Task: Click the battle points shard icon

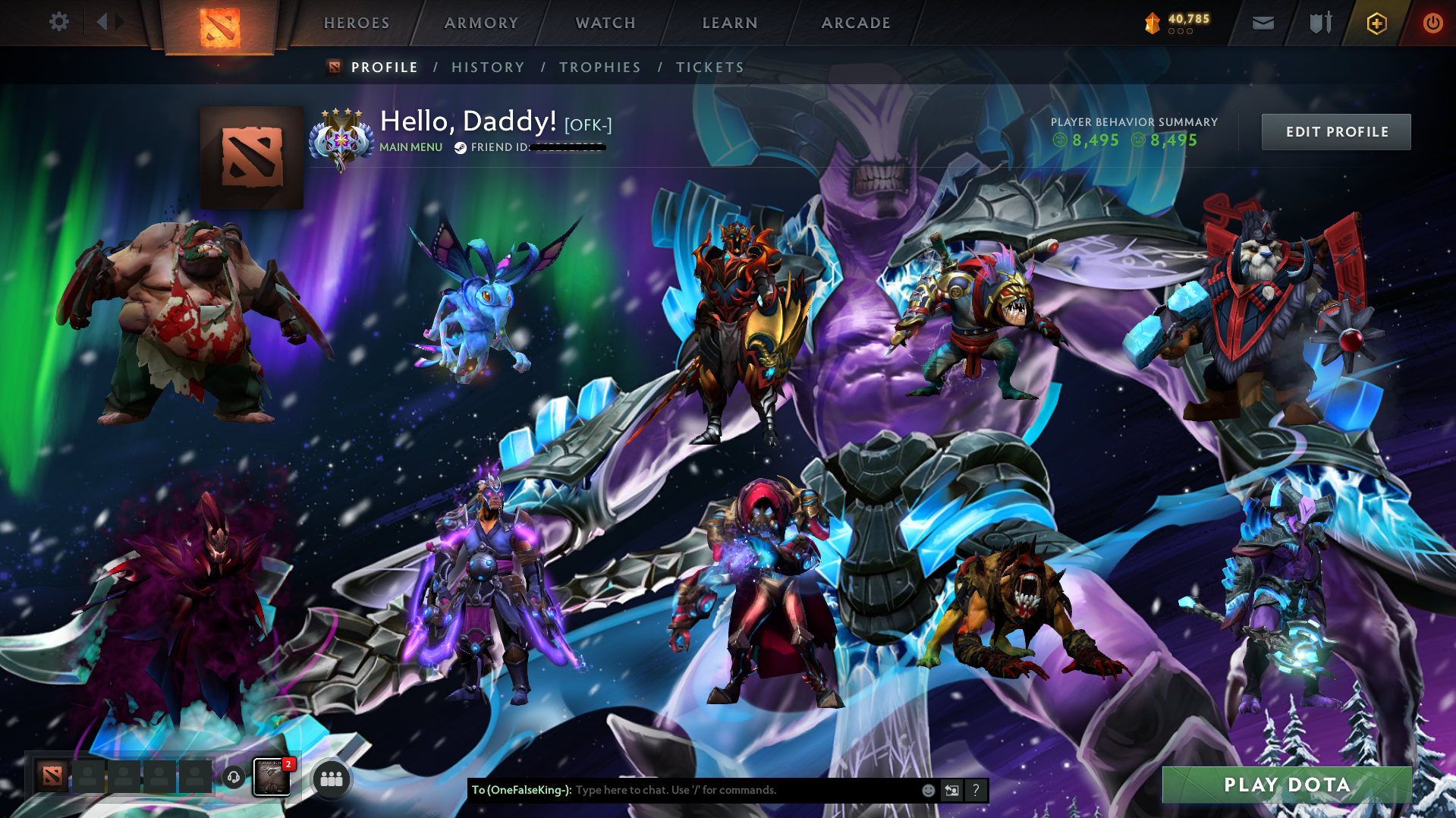Action: (x=1153, y=23)
